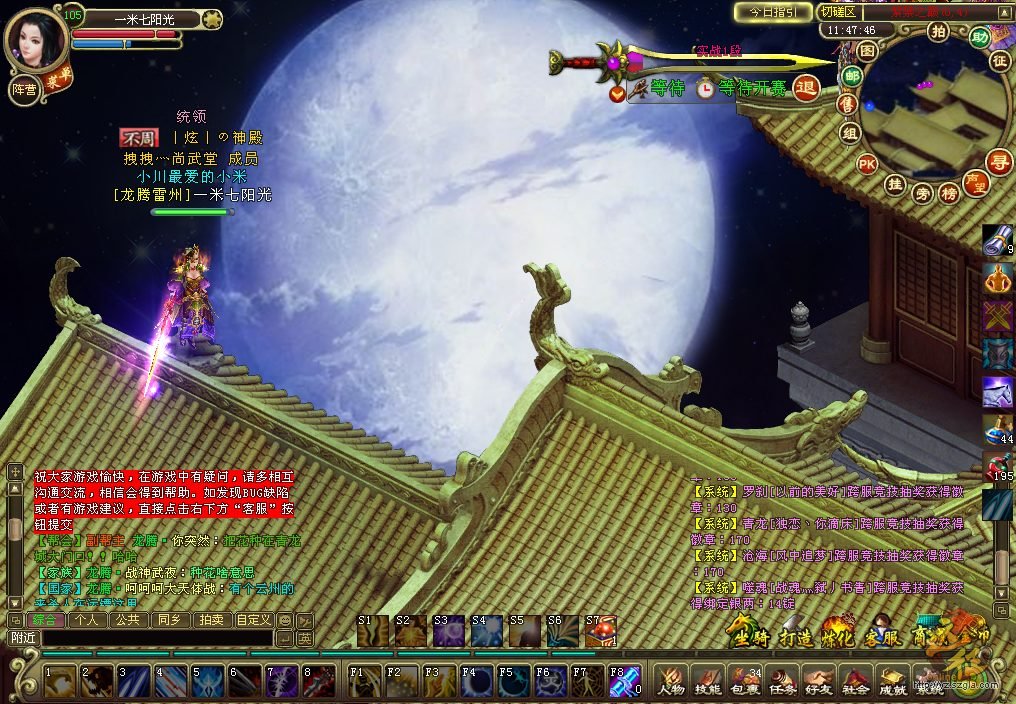Open the 图 map button
The height and width of the screenshot is (704, 1016).
tap(867, 50)
